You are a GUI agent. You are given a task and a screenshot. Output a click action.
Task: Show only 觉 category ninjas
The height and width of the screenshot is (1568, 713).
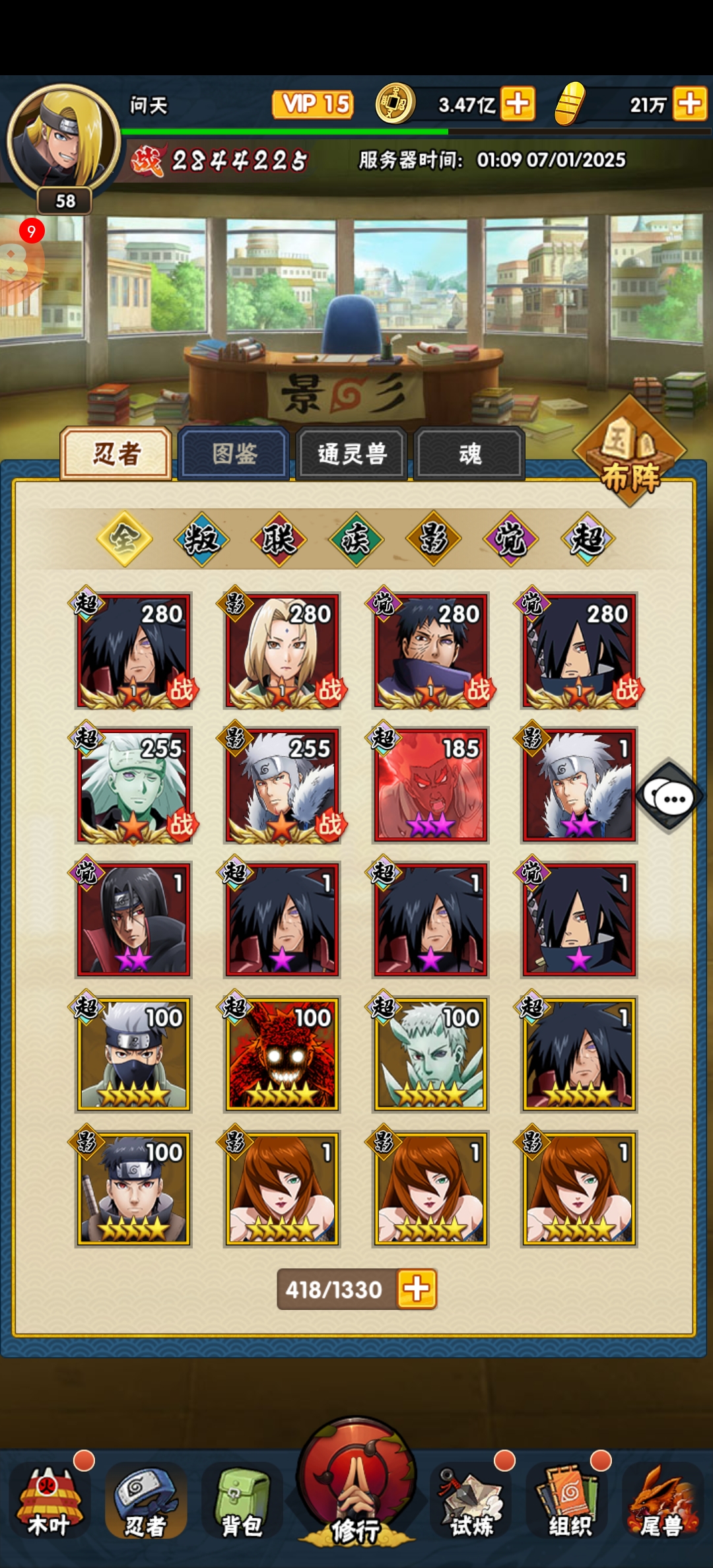(510, 539)
